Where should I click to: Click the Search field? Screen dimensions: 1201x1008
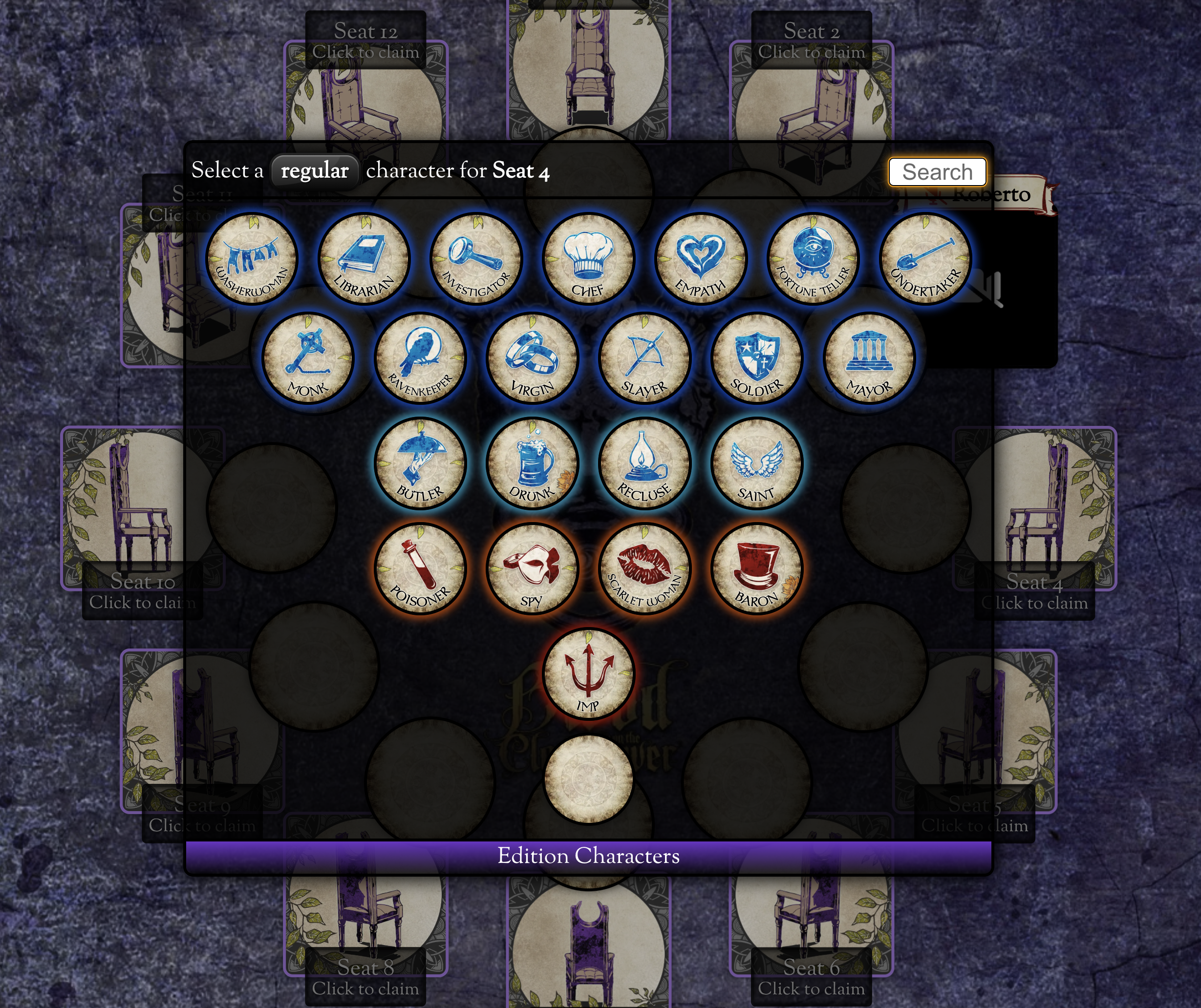coord(937,172)
